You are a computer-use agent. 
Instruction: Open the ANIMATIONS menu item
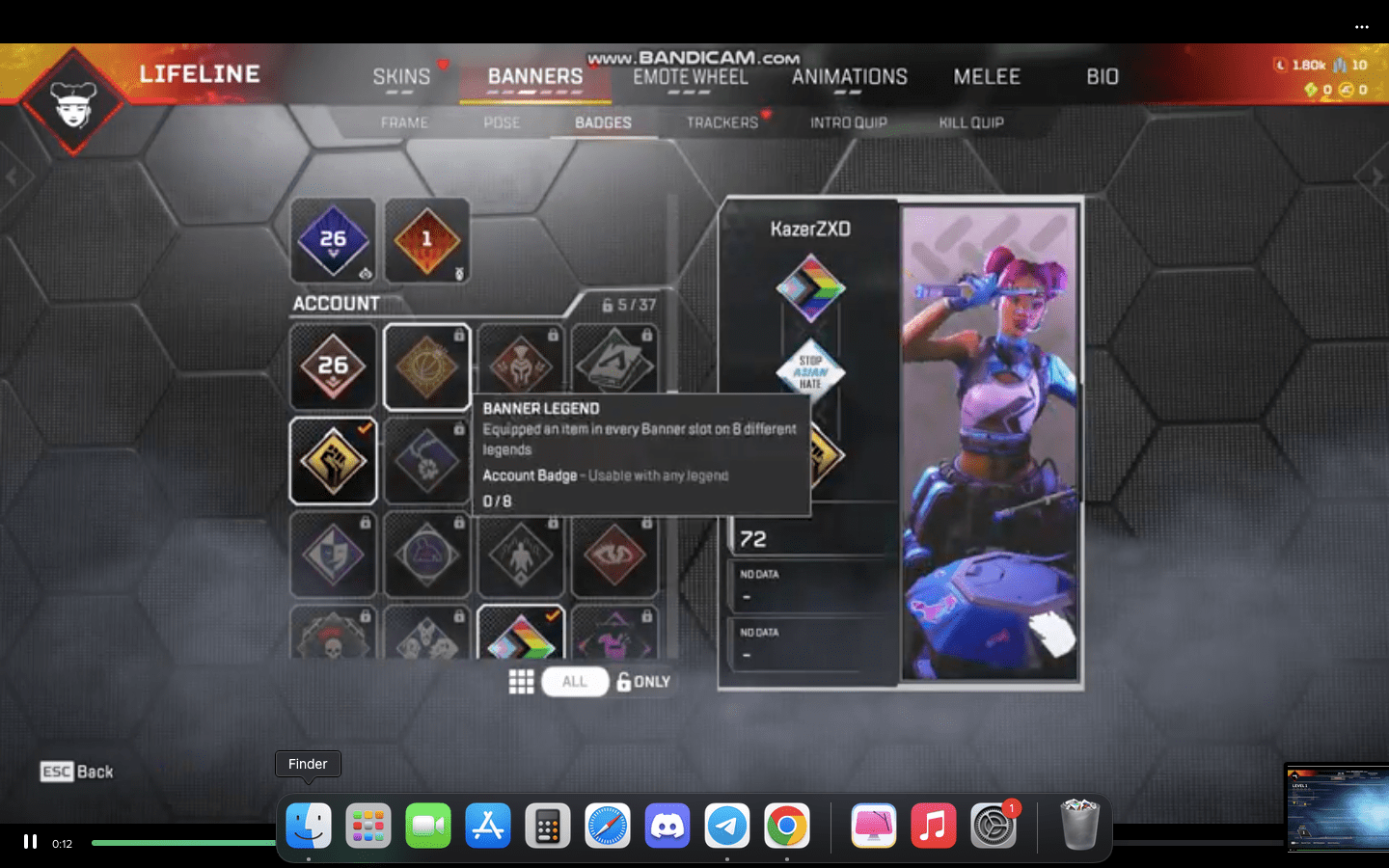click(x=848, y=76)
